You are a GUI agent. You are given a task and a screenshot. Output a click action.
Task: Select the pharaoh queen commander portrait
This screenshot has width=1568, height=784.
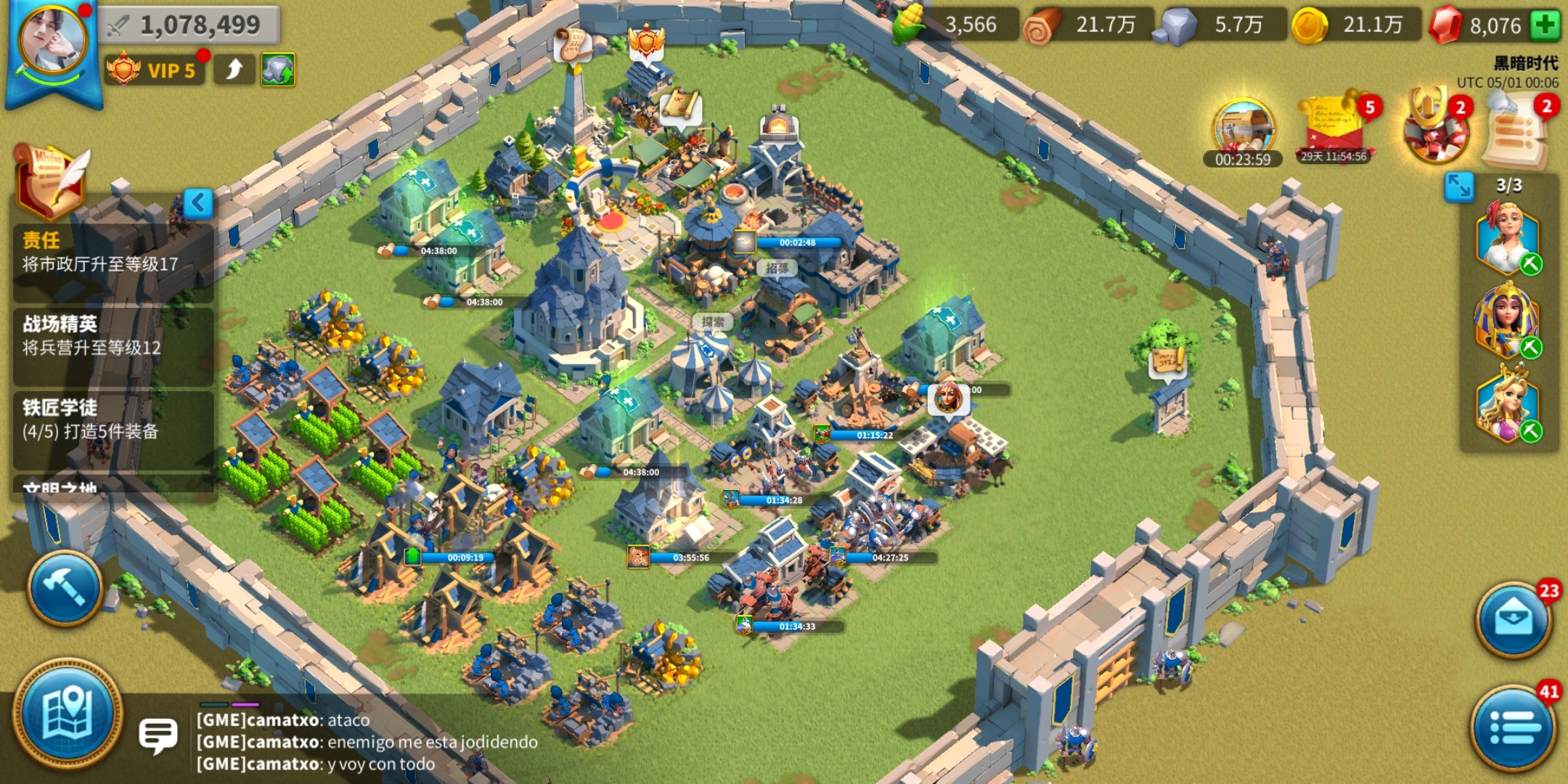(x=1507, y=321)
